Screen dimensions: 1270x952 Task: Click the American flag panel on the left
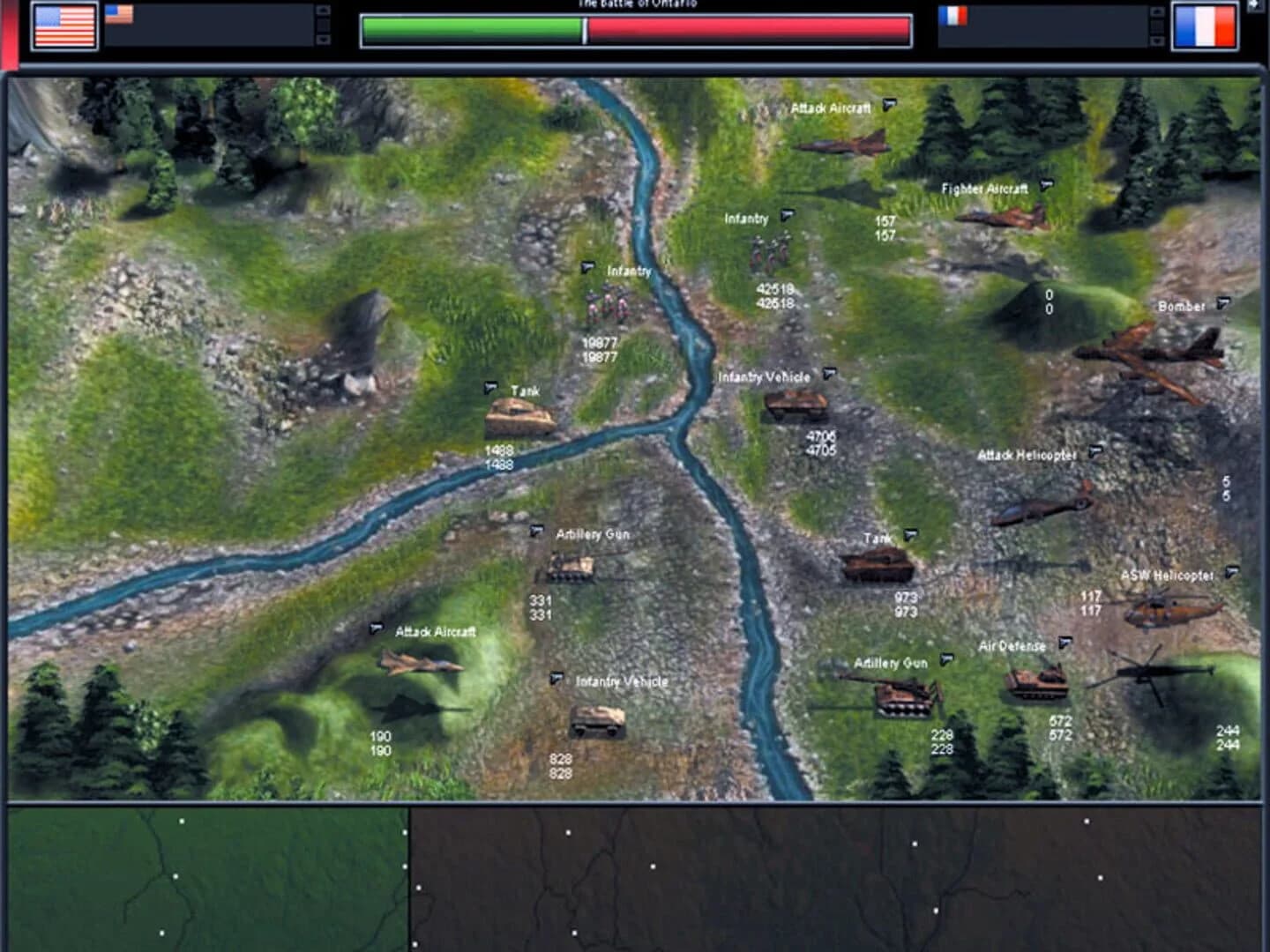coord(65,25)
